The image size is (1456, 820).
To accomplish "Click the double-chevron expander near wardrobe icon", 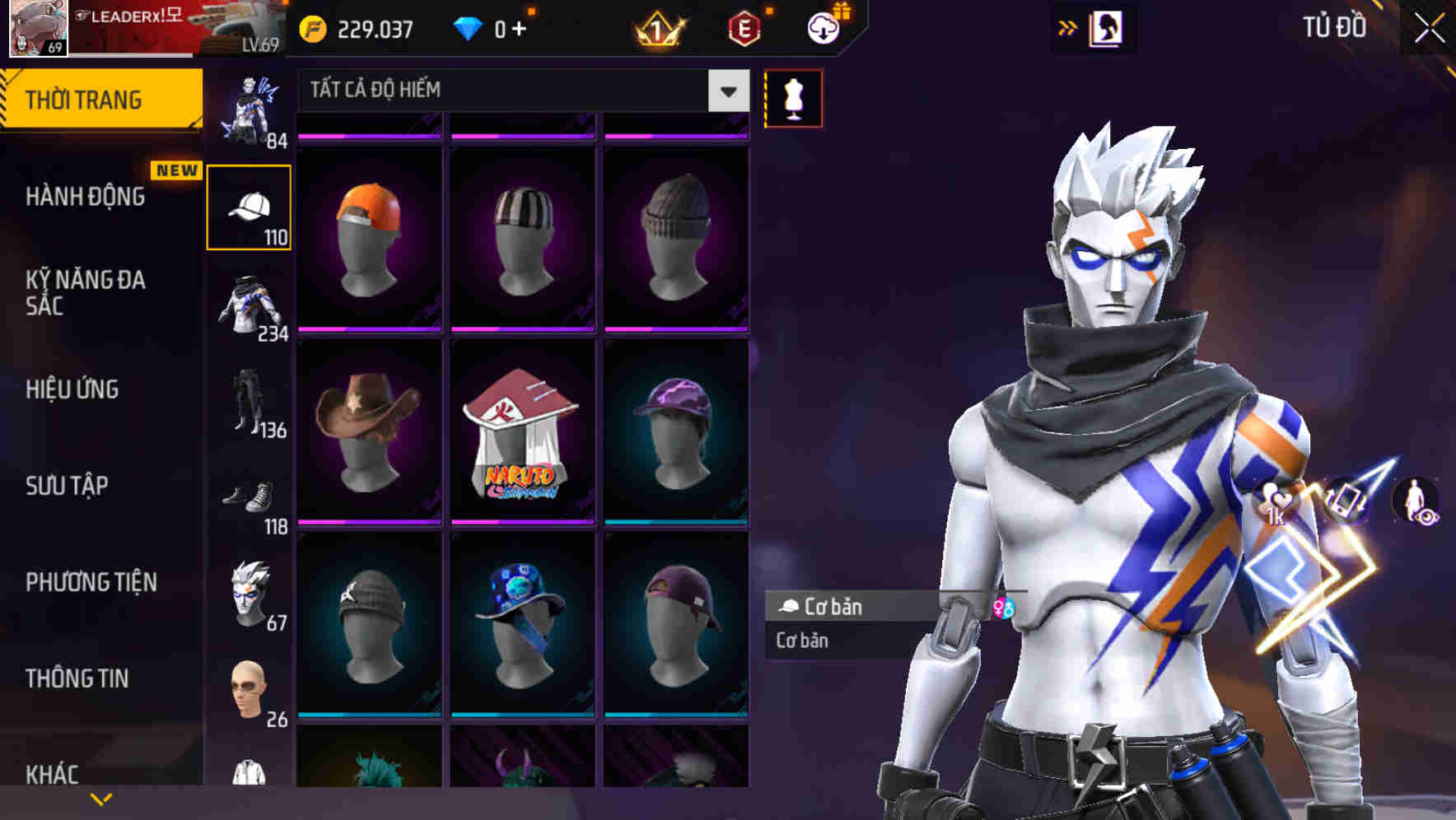I will tap(1068, 26).
